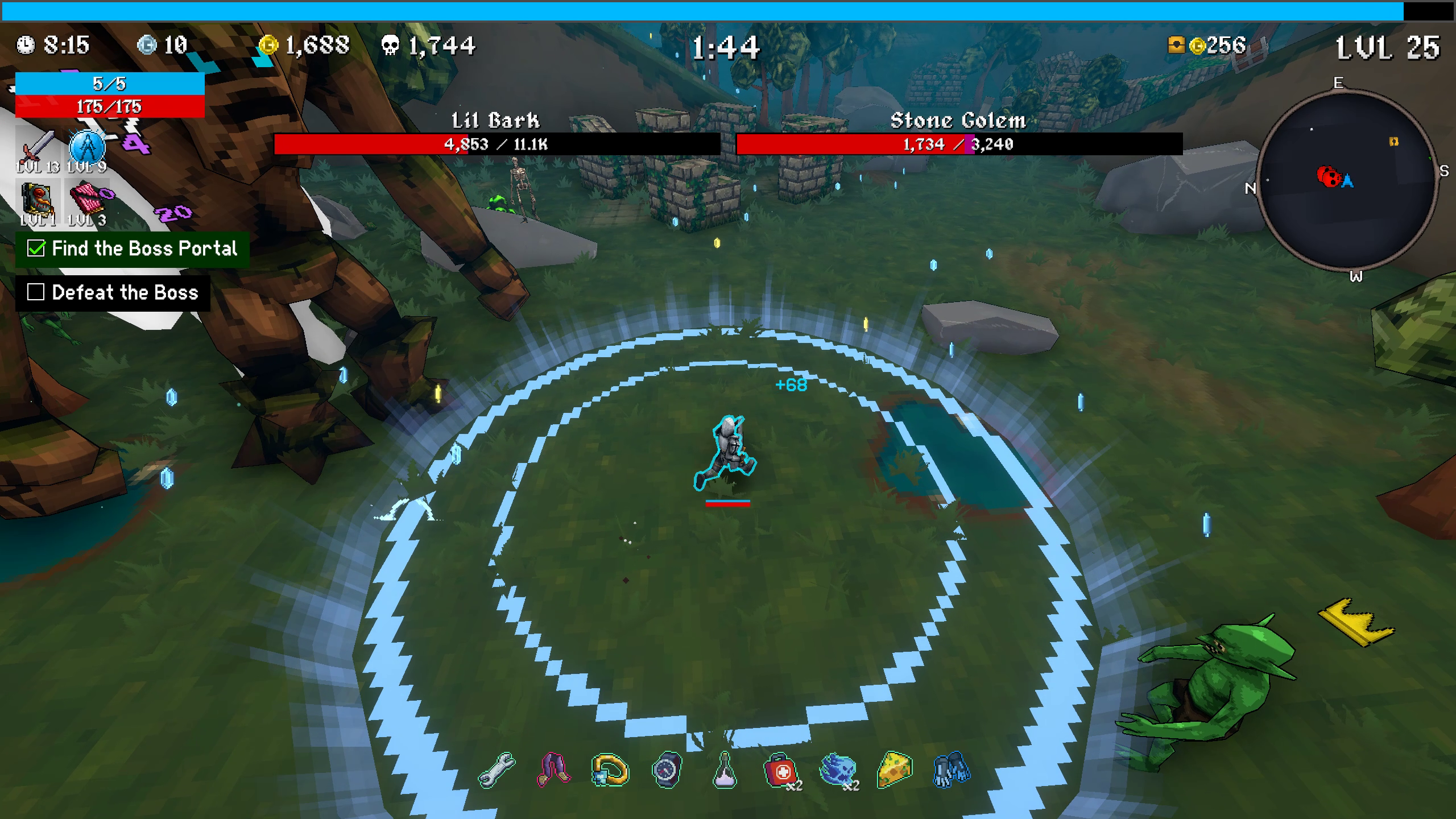Select the blue aura weapon icon
The image size is (1456, 819).
point(87,148)
